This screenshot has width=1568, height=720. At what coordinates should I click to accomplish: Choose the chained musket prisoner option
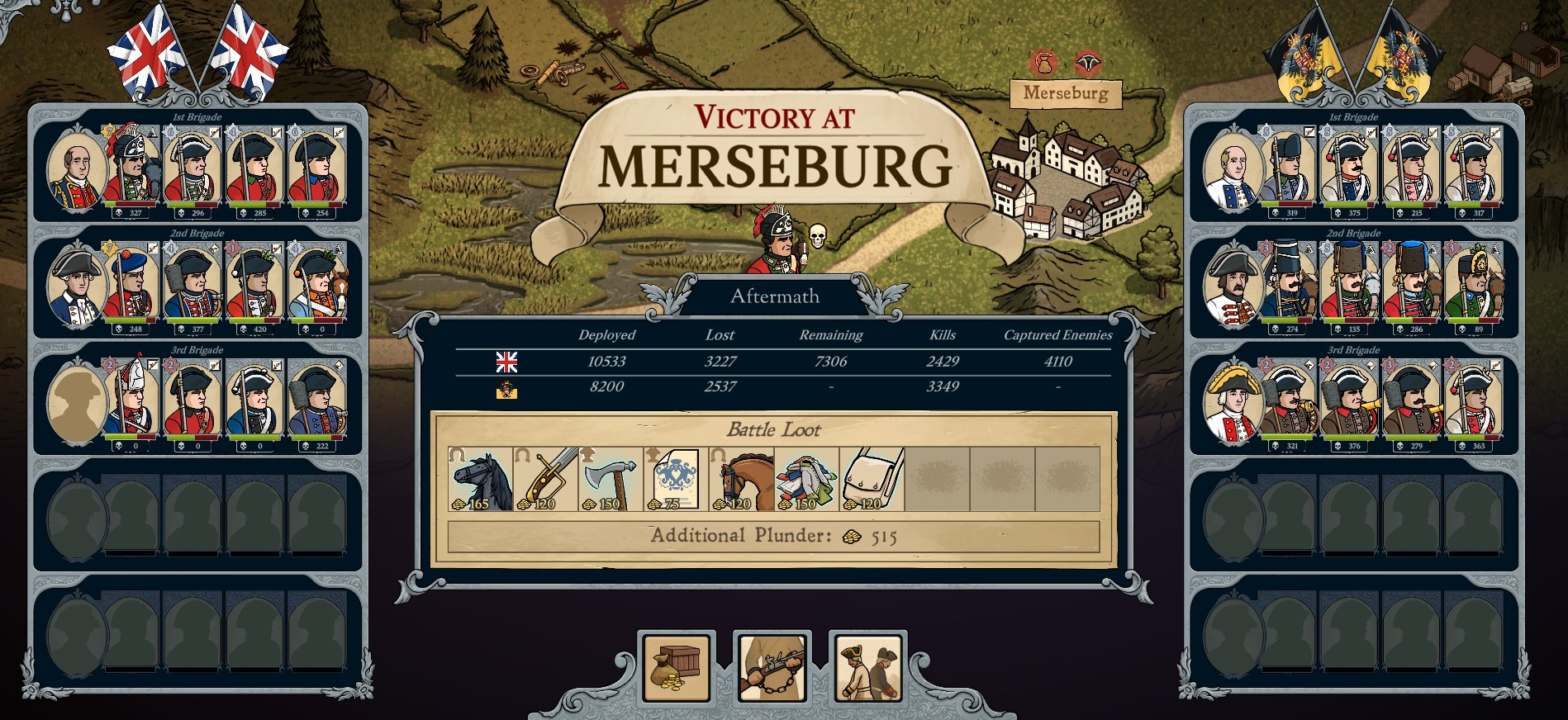tap(772, 667)
